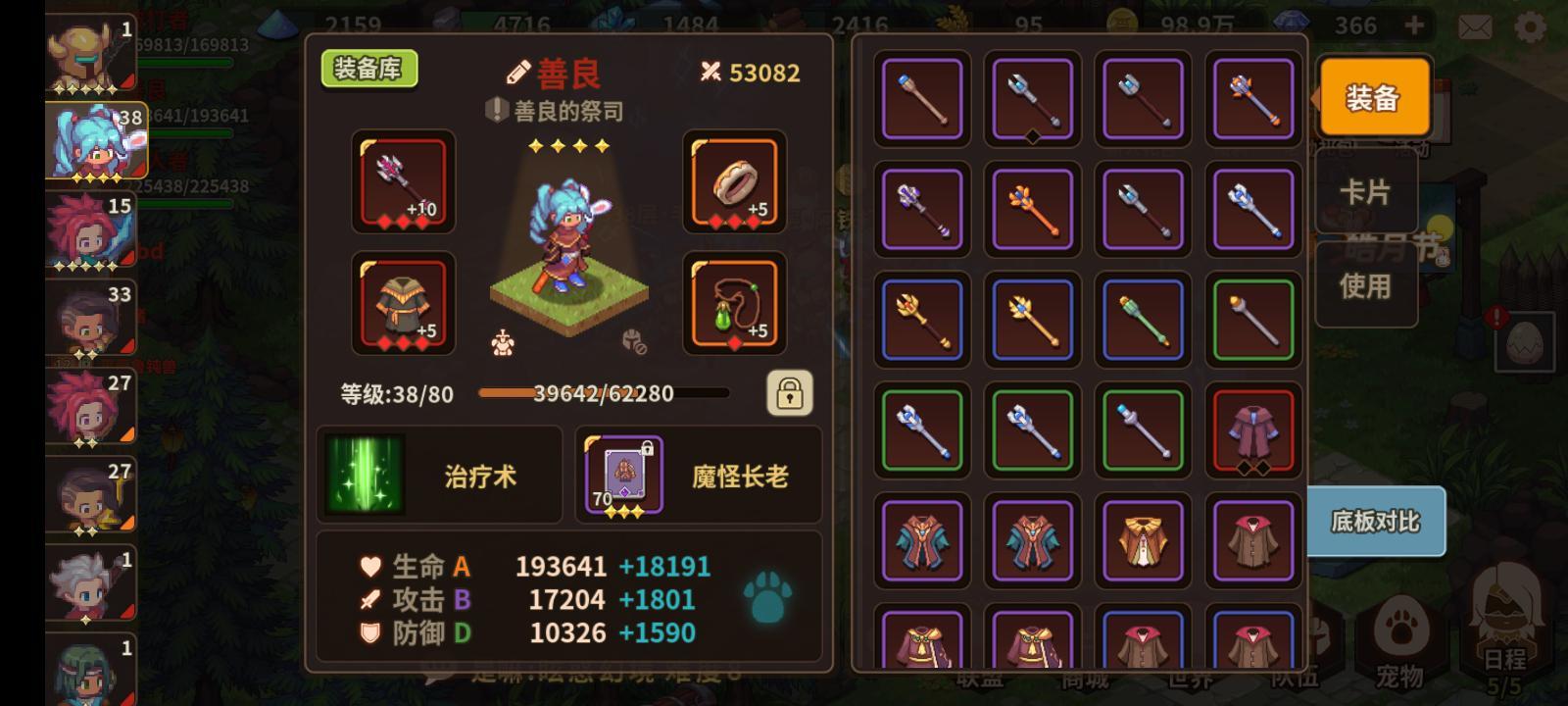This screenshot has height=706, width=1568.
Task: Click the green necklace equipment slot
Action: [x=734, y=304]
